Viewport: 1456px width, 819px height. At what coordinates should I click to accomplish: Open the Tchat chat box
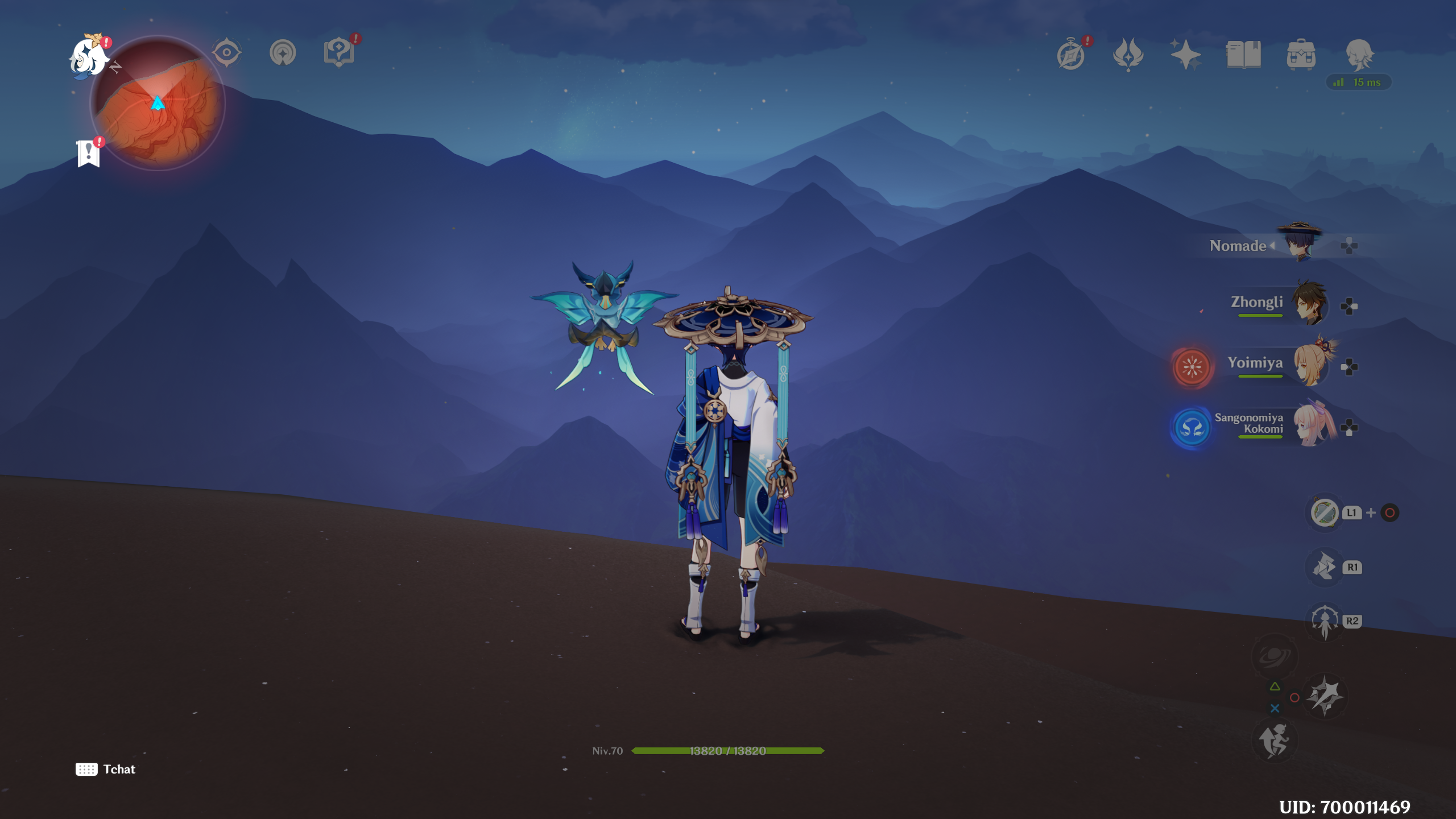coord(106,769)
